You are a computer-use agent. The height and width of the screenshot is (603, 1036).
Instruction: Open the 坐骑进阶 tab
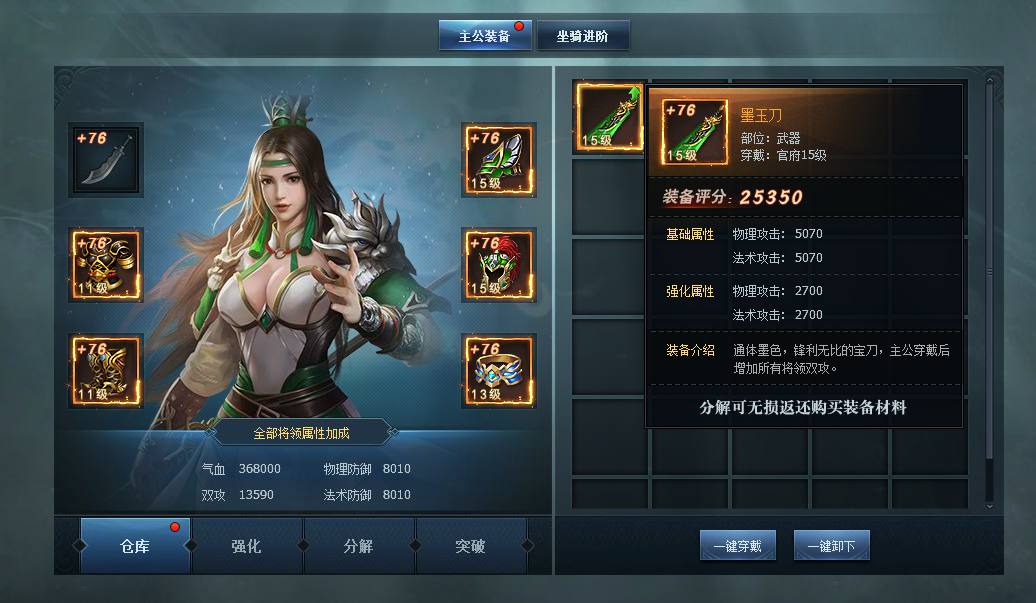pyautogui.click(x=583, y=37)
